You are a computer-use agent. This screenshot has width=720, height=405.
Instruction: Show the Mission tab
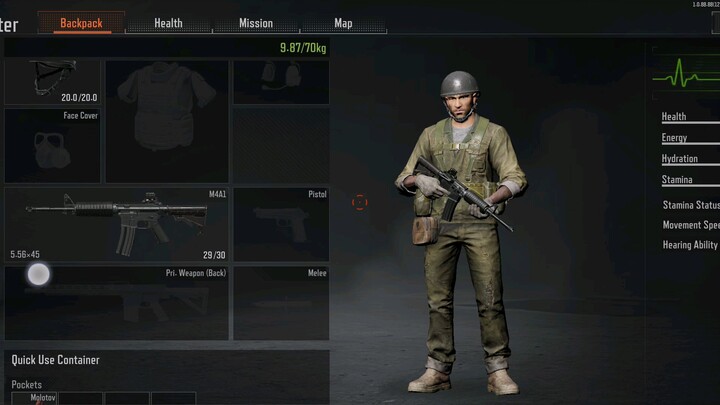(256, 23)
